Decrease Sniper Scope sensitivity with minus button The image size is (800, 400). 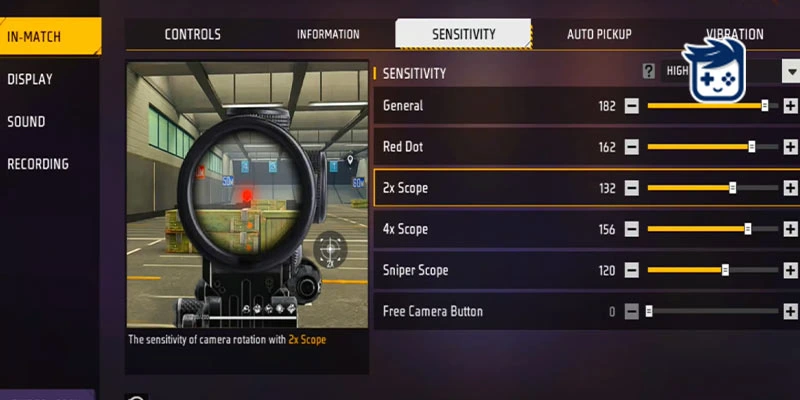(x=632, y=270)
